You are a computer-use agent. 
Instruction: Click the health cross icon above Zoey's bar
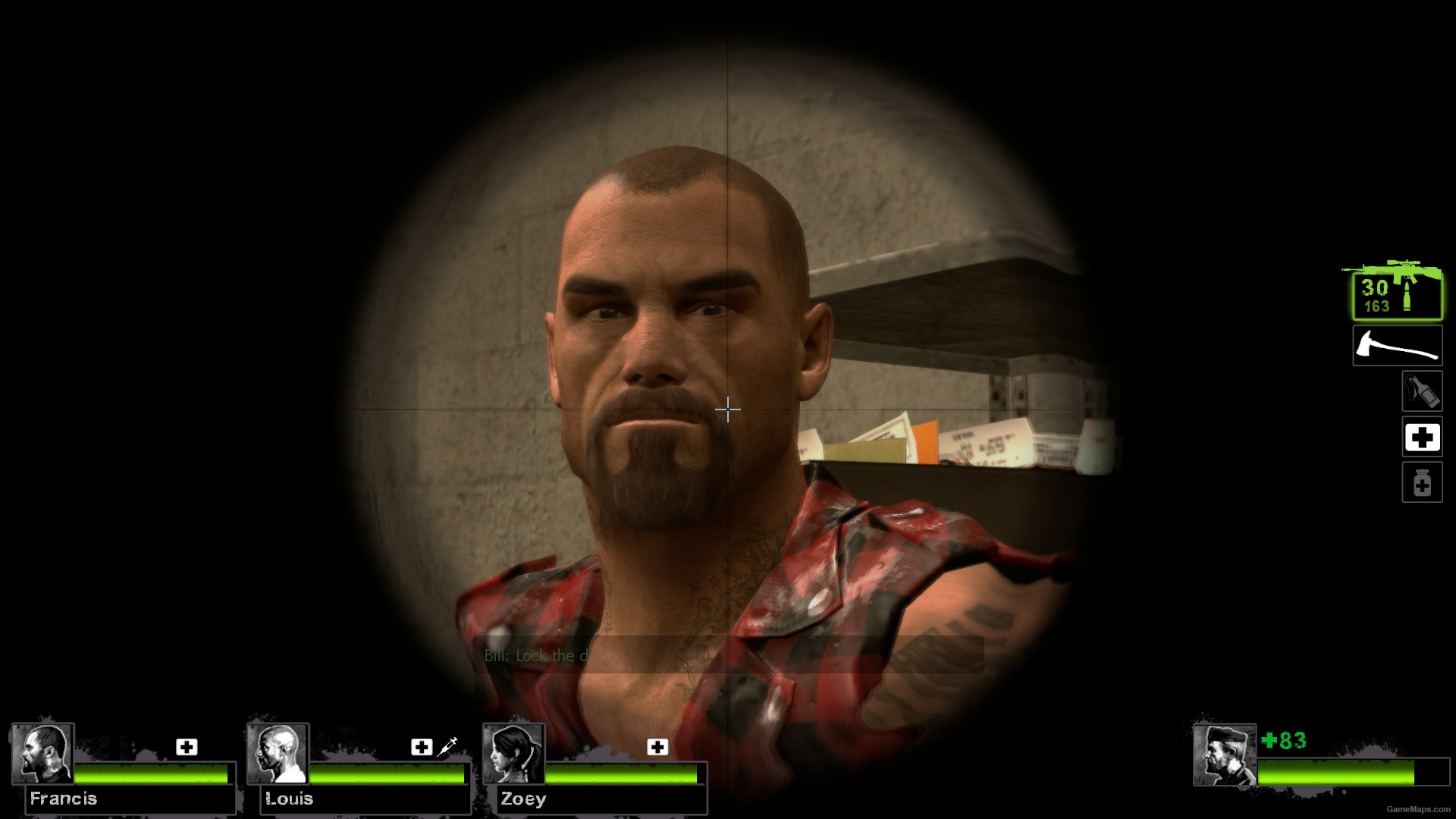click(657, 747)
